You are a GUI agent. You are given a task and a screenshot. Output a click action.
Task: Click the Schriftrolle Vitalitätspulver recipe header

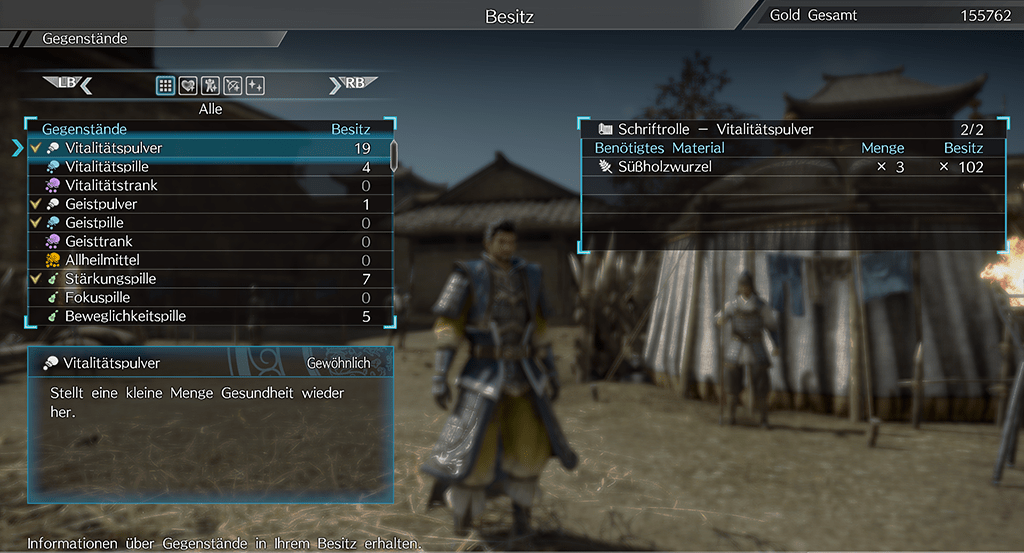coord(792,129)
